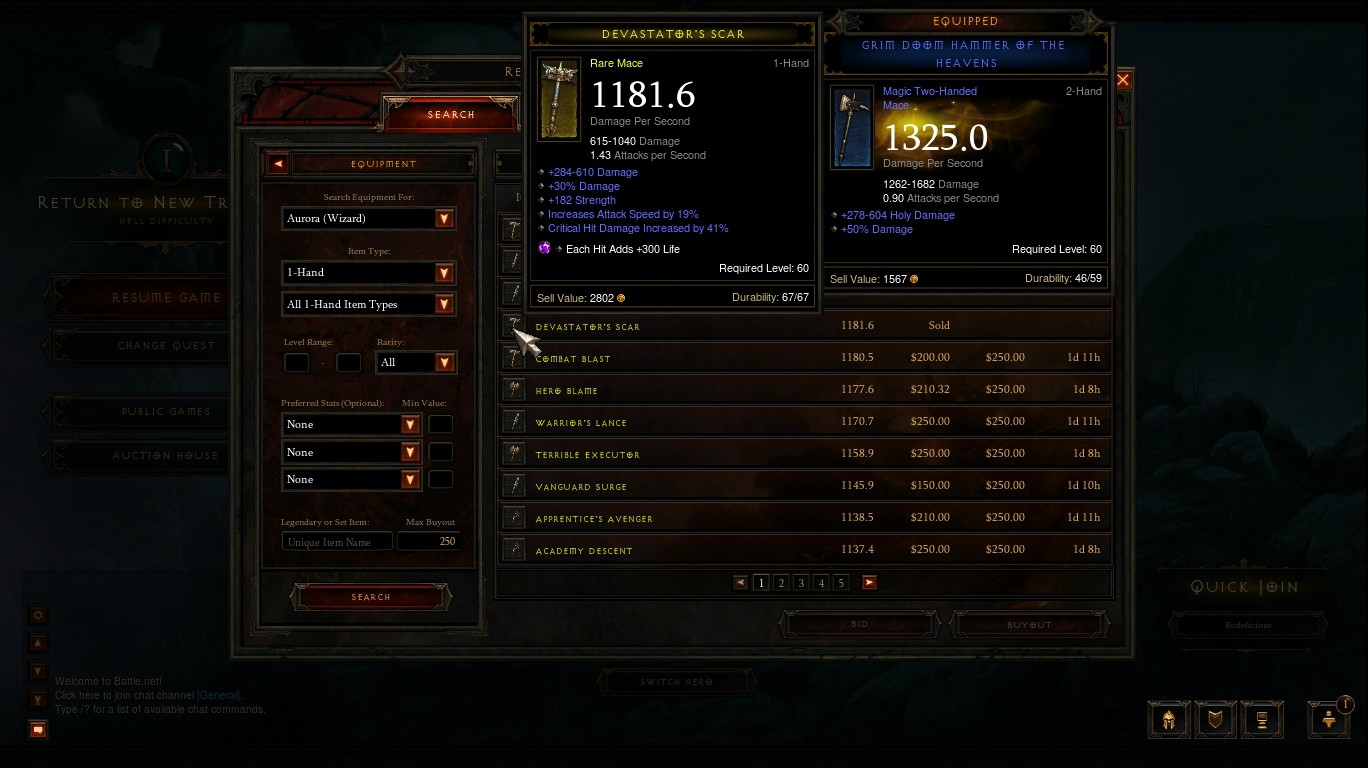Go to results page 2
This screenshot has width=1368, height=768.
coord(781,583)
